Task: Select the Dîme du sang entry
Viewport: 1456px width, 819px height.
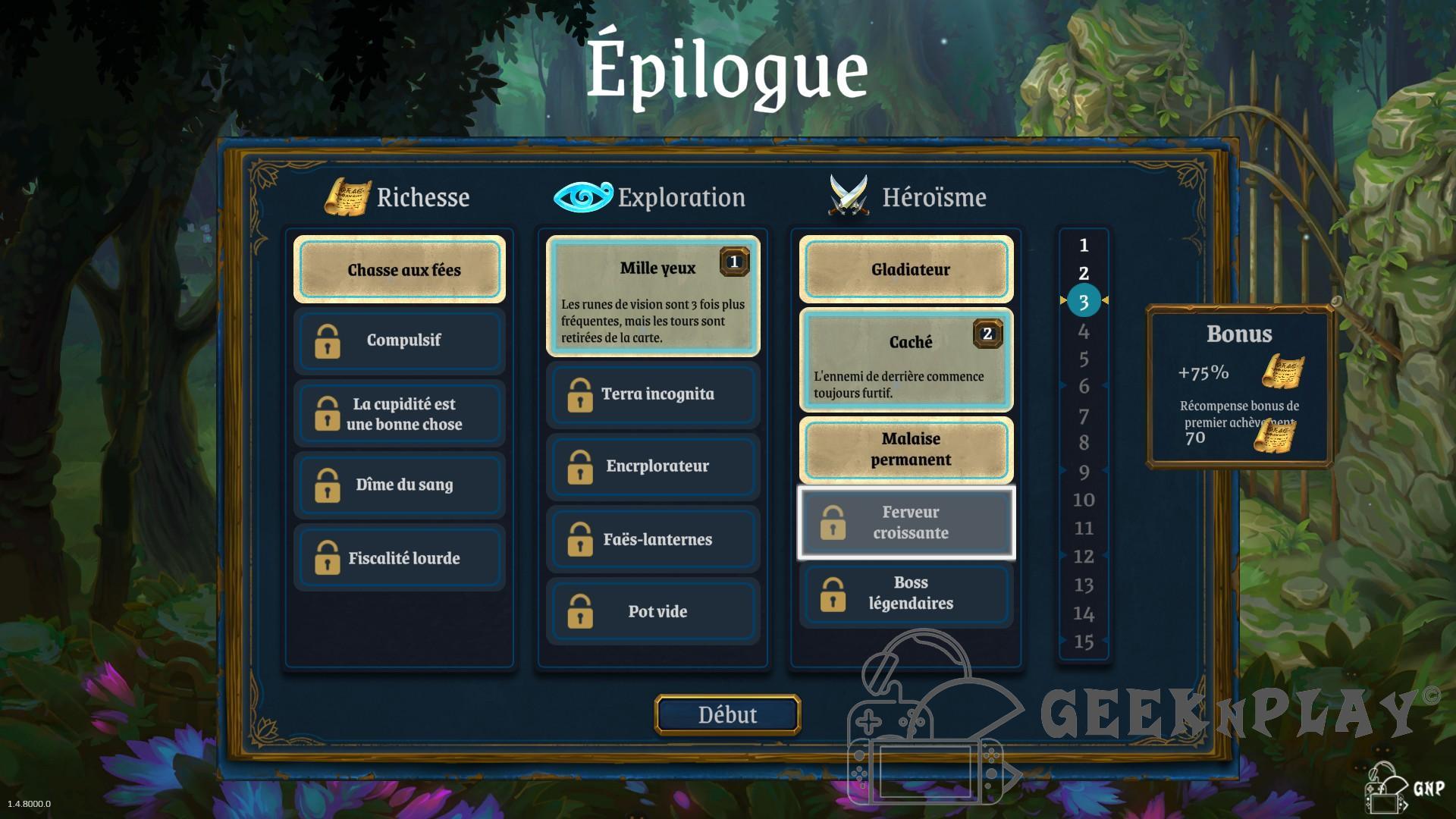Action: coord(400,485)
